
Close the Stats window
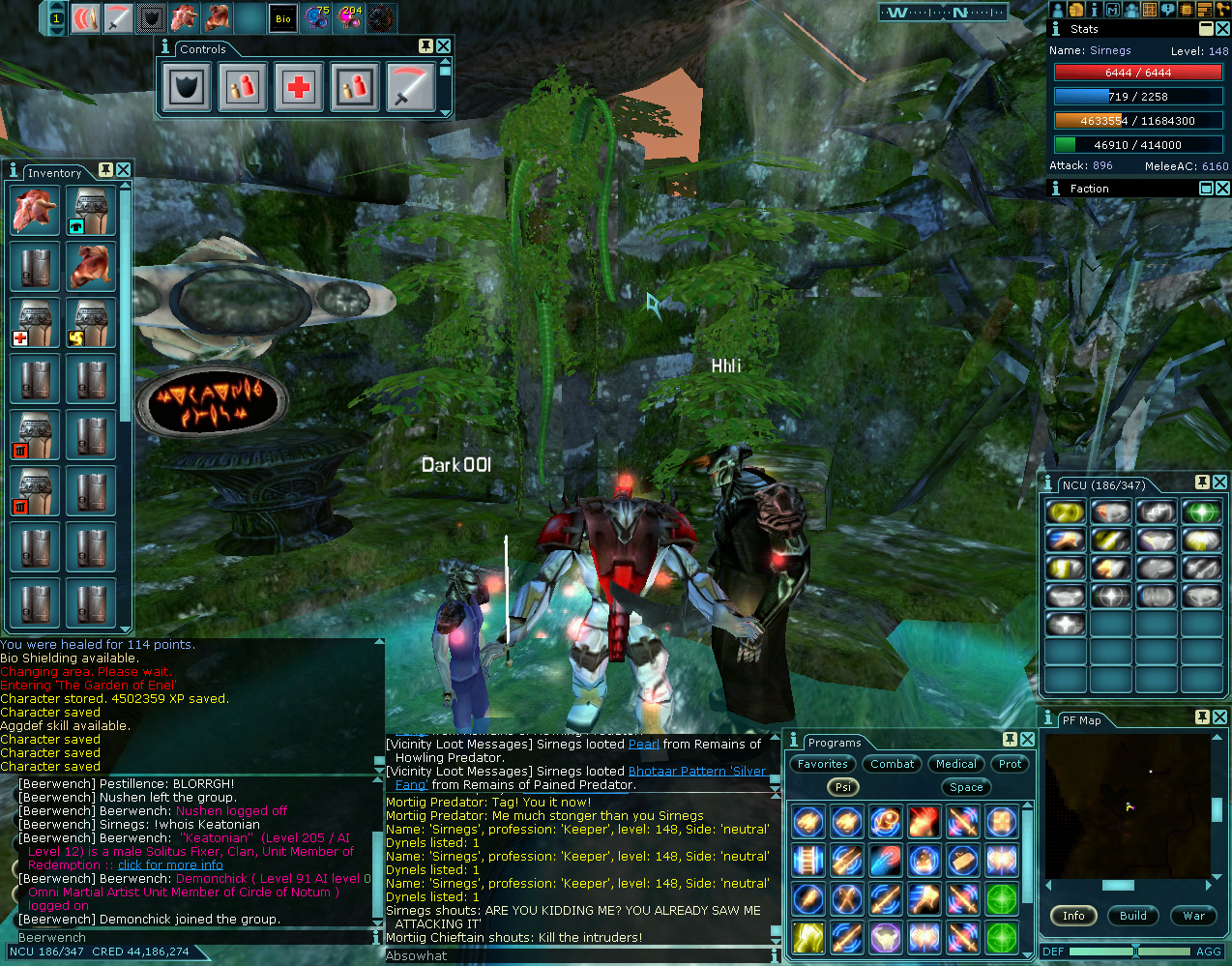1222,29
